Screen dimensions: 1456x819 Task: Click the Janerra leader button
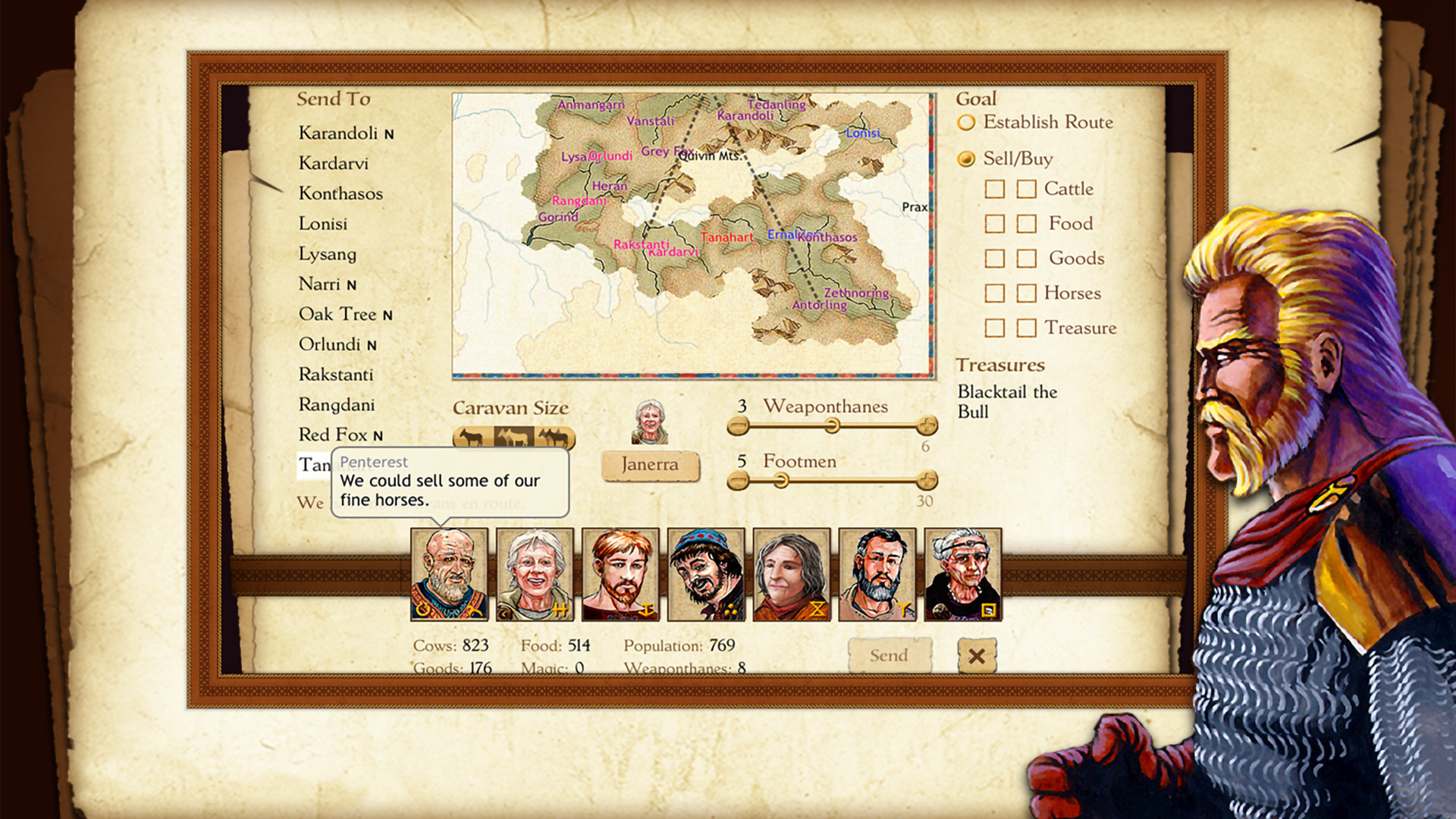pyautogui.click(x=650, y=465)
